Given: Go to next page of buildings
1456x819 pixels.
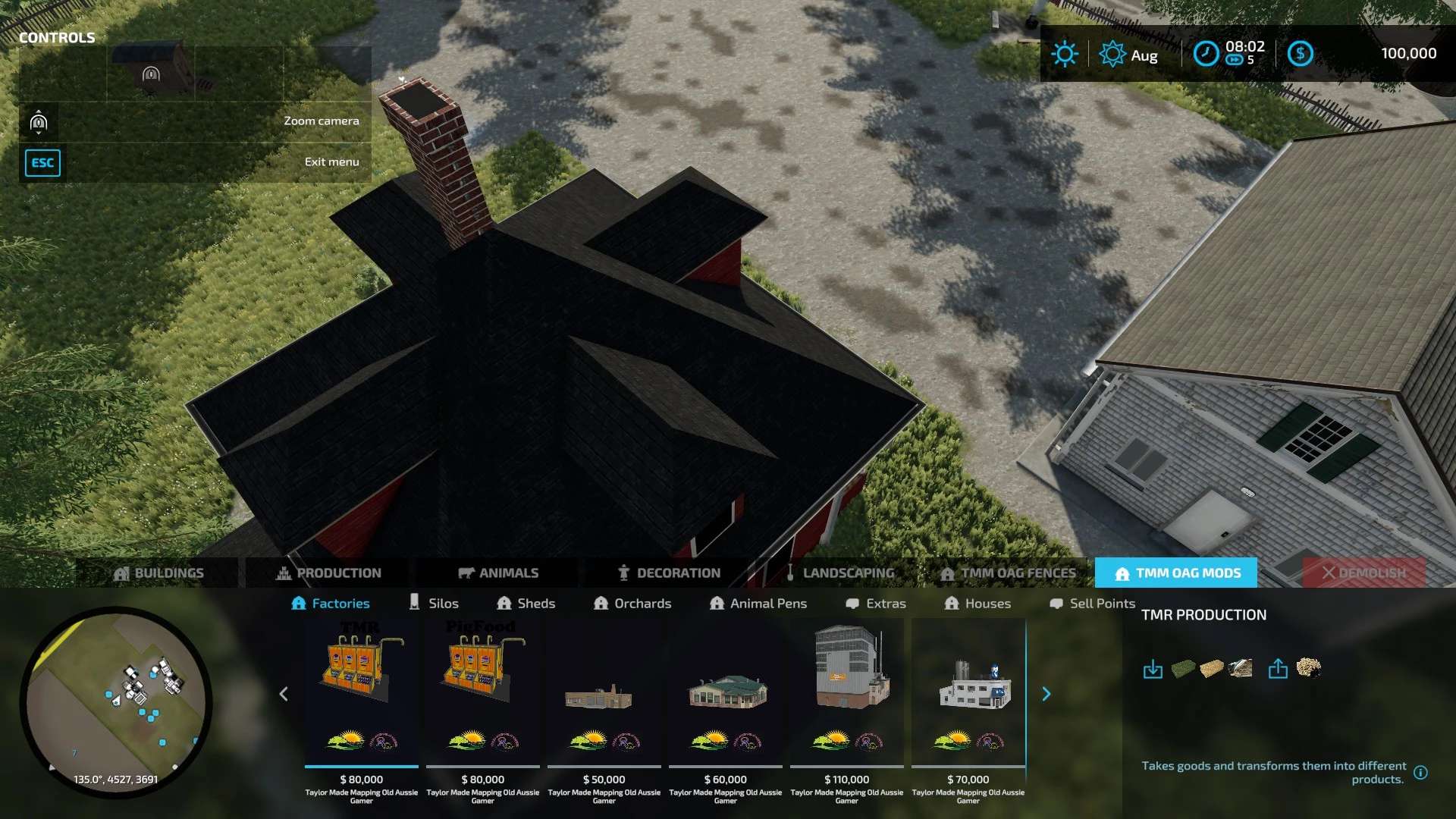Looking at the screenshot, I should tap(1046, 694).
